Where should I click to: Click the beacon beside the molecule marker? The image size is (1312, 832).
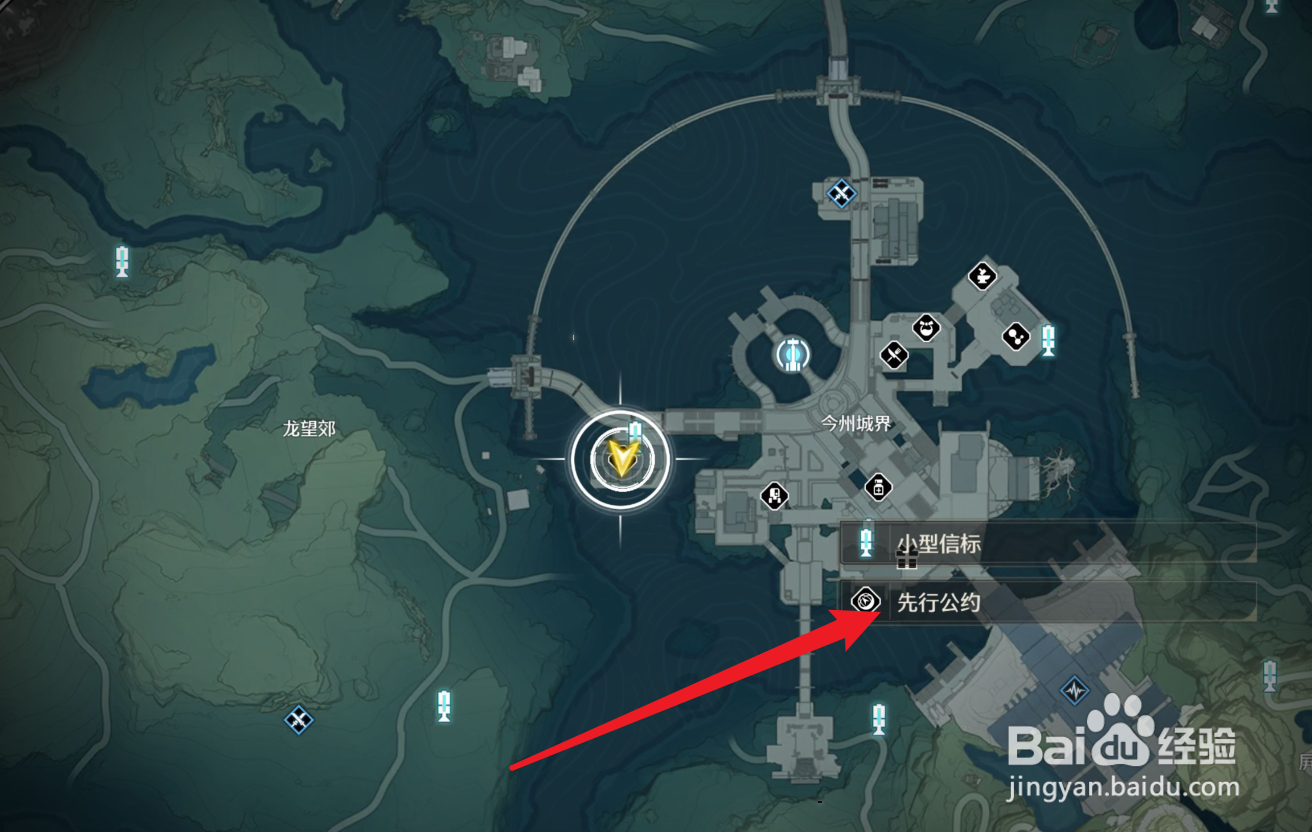pos(1047,339)
